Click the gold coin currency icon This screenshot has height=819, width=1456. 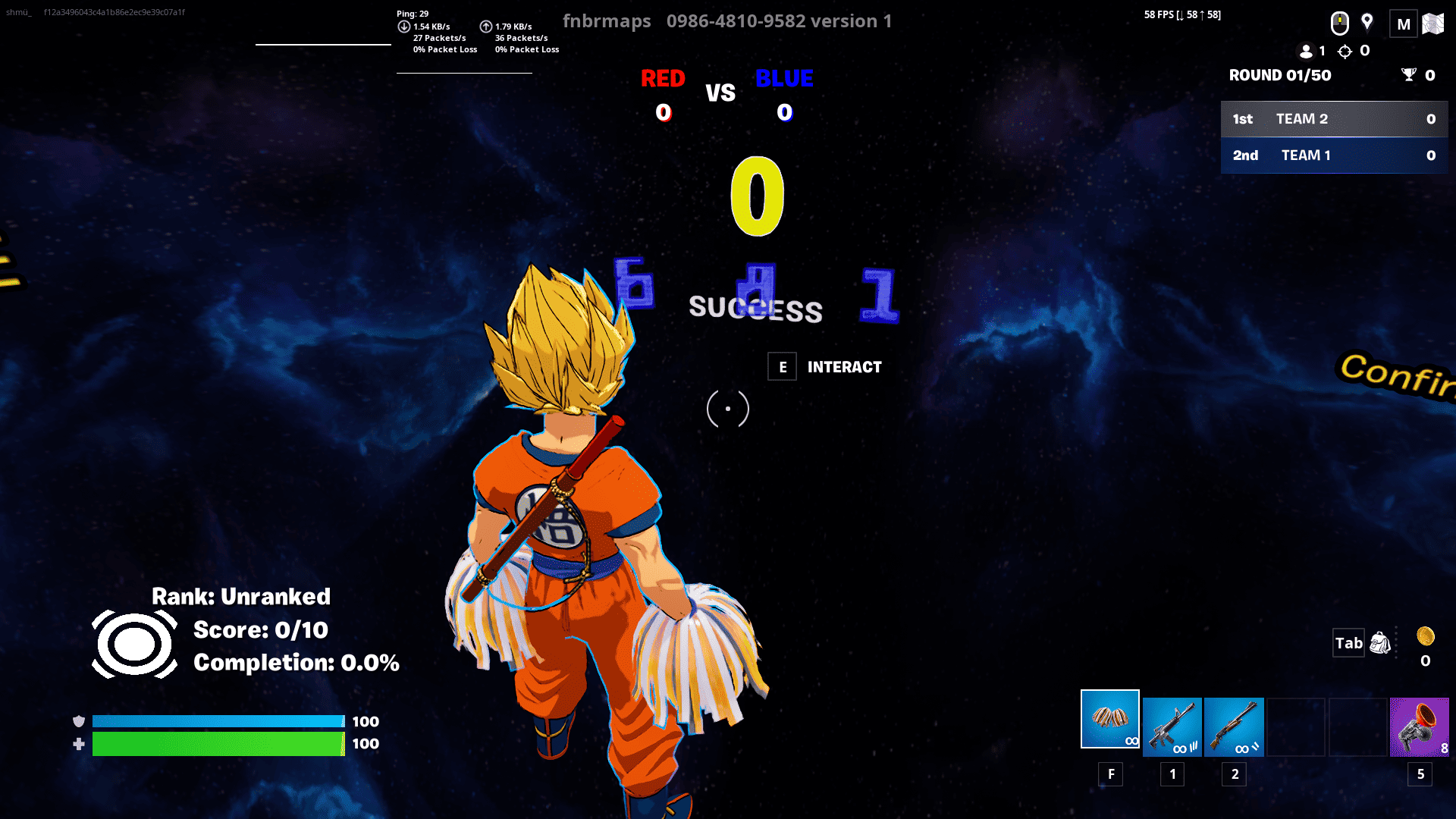1426,635
